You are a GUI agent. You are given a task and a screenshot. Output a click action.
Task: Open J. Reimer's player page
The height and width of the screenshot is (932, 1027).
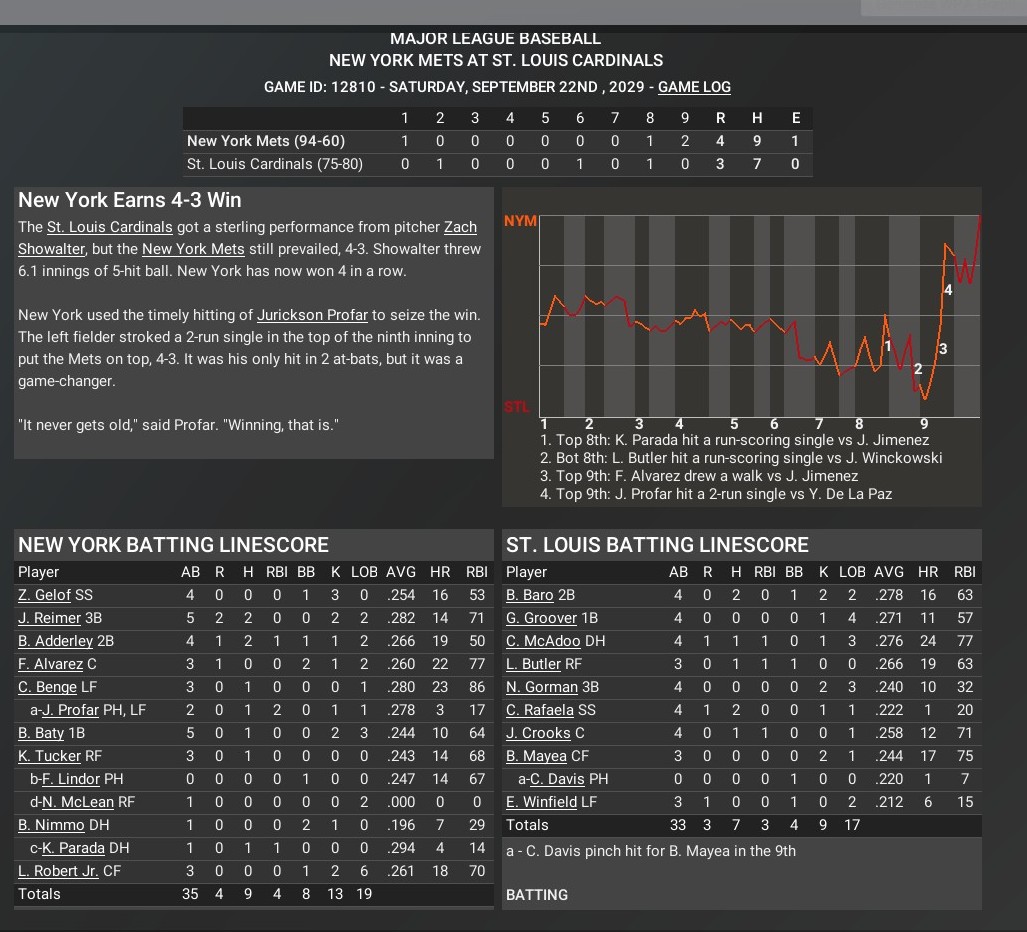50,618
